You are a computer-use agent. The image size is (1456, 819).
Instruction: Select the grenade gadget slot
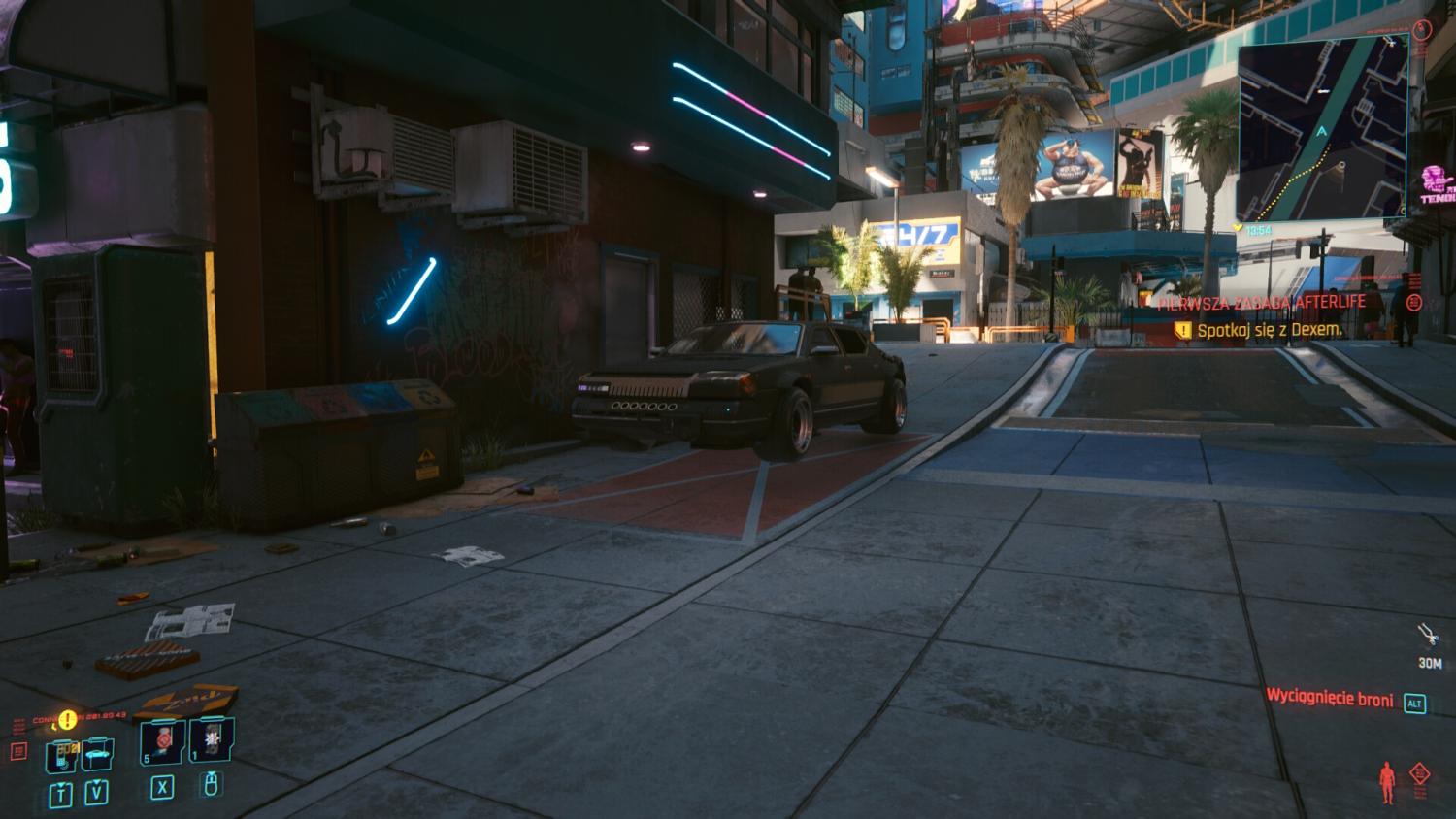(212, 741)
